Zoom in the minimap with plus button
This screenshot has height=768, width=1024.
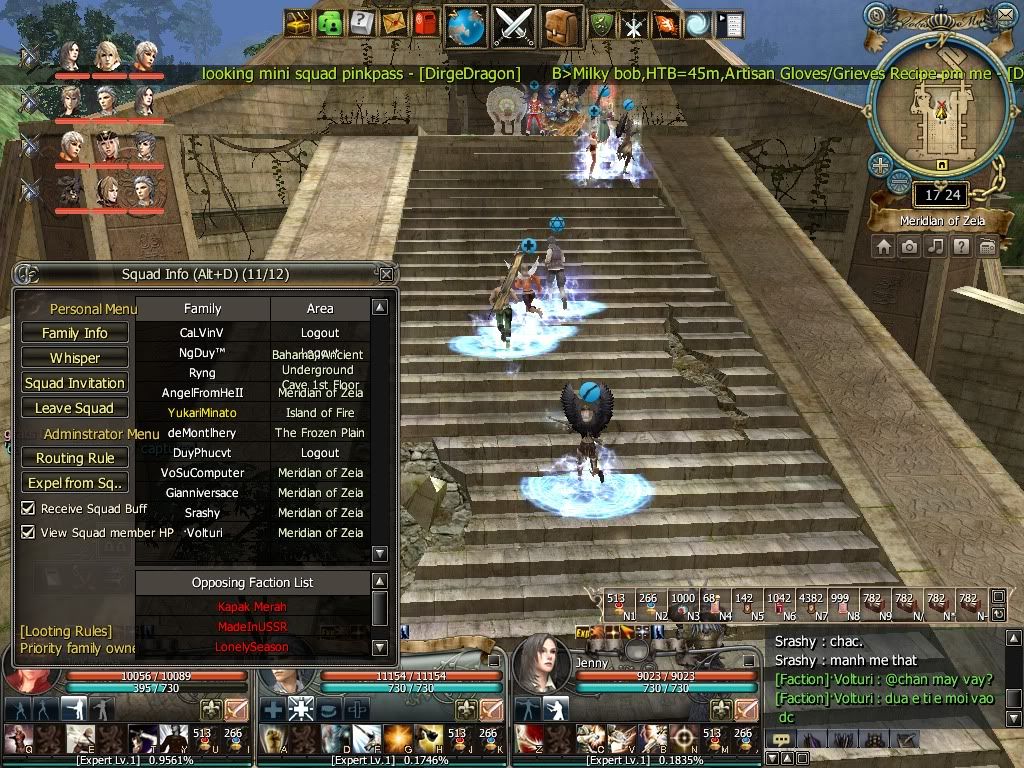(880, 165)
